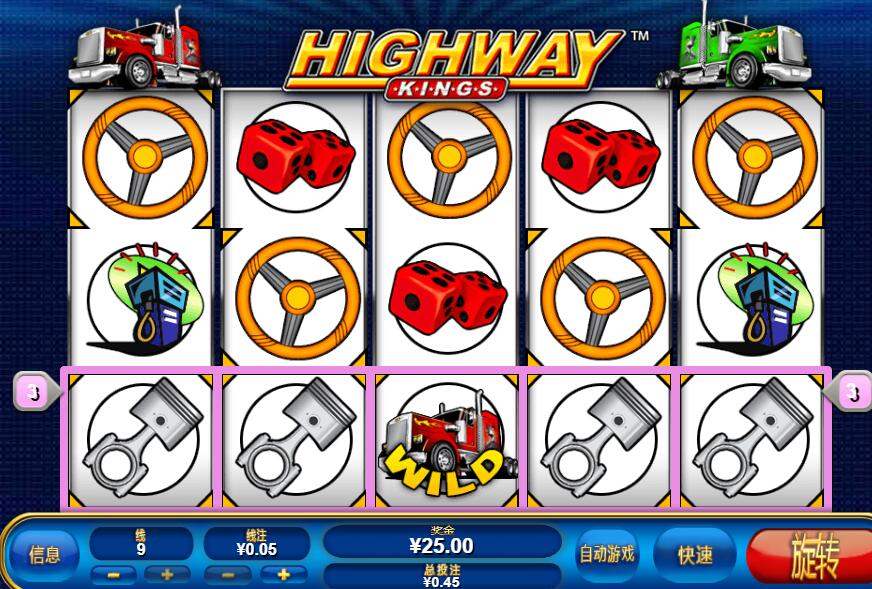Raise the line bet (线注) amount

tap(283, 575)
